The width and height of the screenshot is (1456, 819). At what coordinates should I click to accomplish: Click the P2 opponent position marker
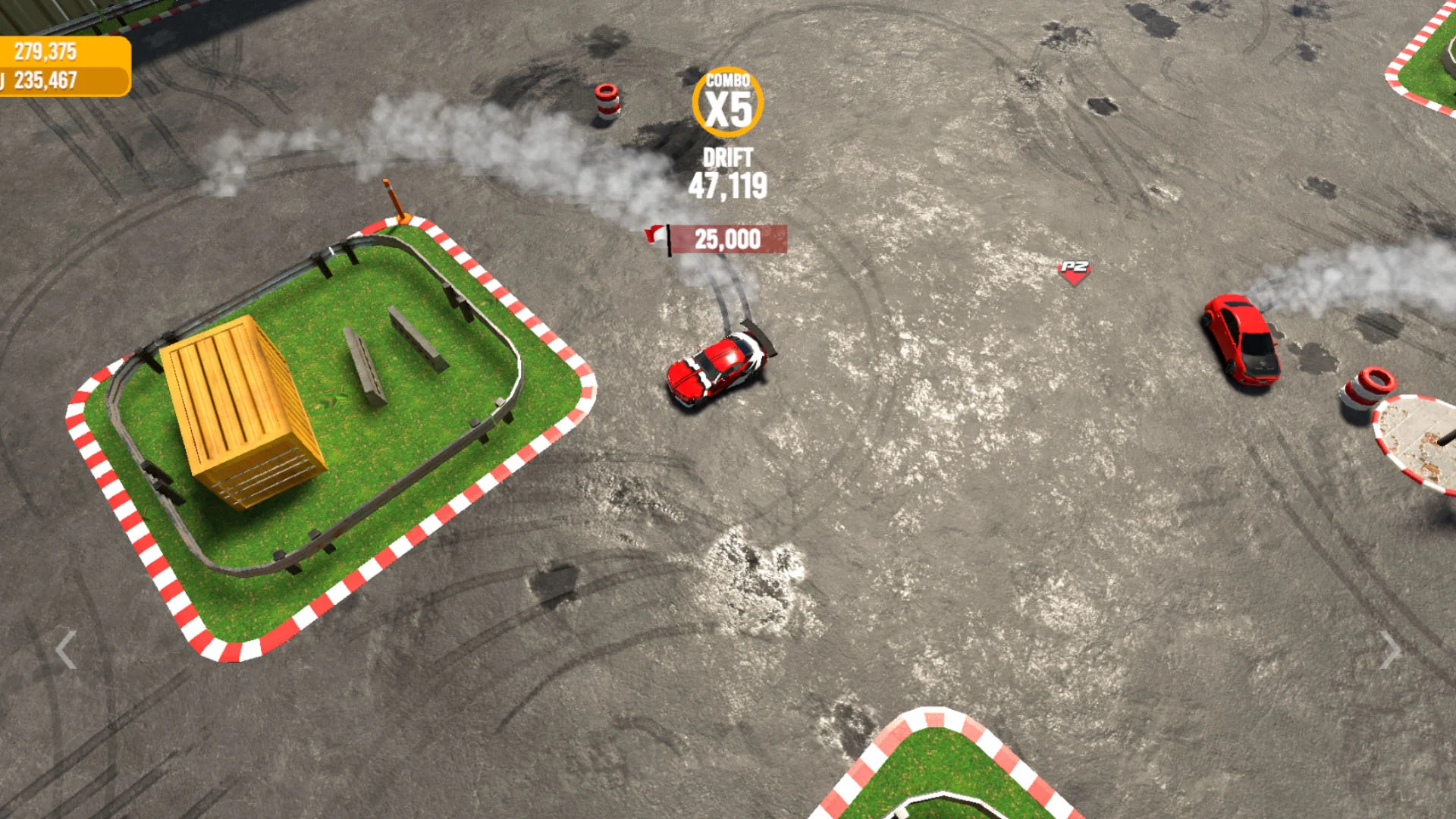click(1077, 271)
